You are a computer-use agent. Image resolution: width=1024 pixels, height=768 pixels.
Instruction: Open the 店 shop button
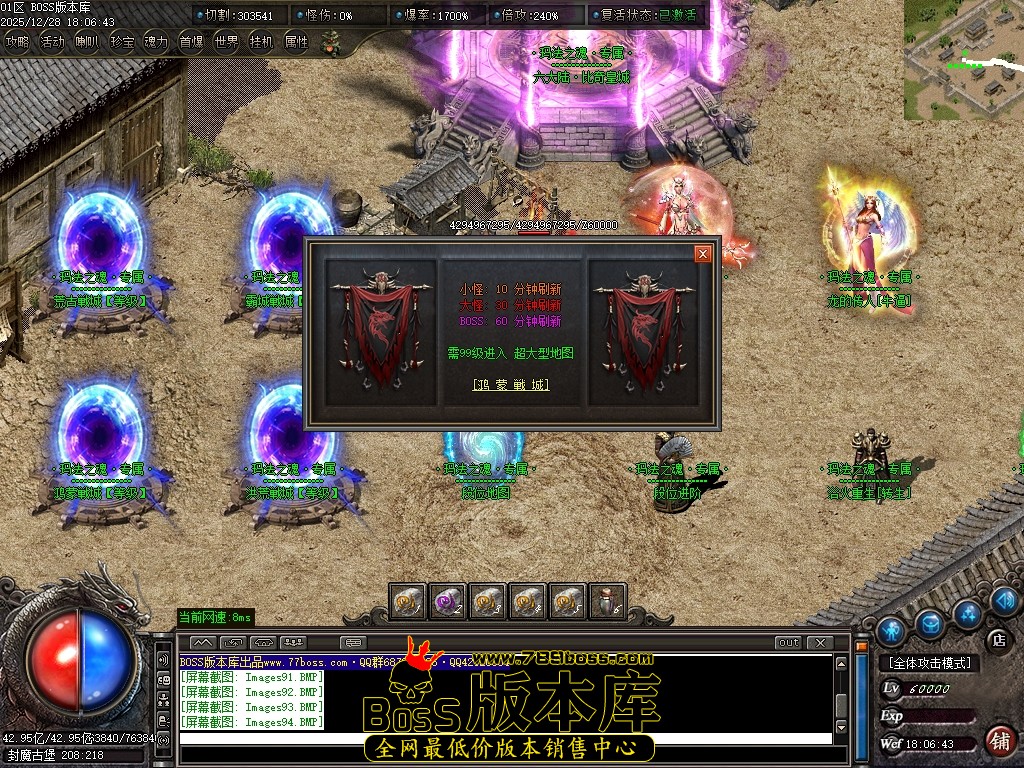pos(997,639)
